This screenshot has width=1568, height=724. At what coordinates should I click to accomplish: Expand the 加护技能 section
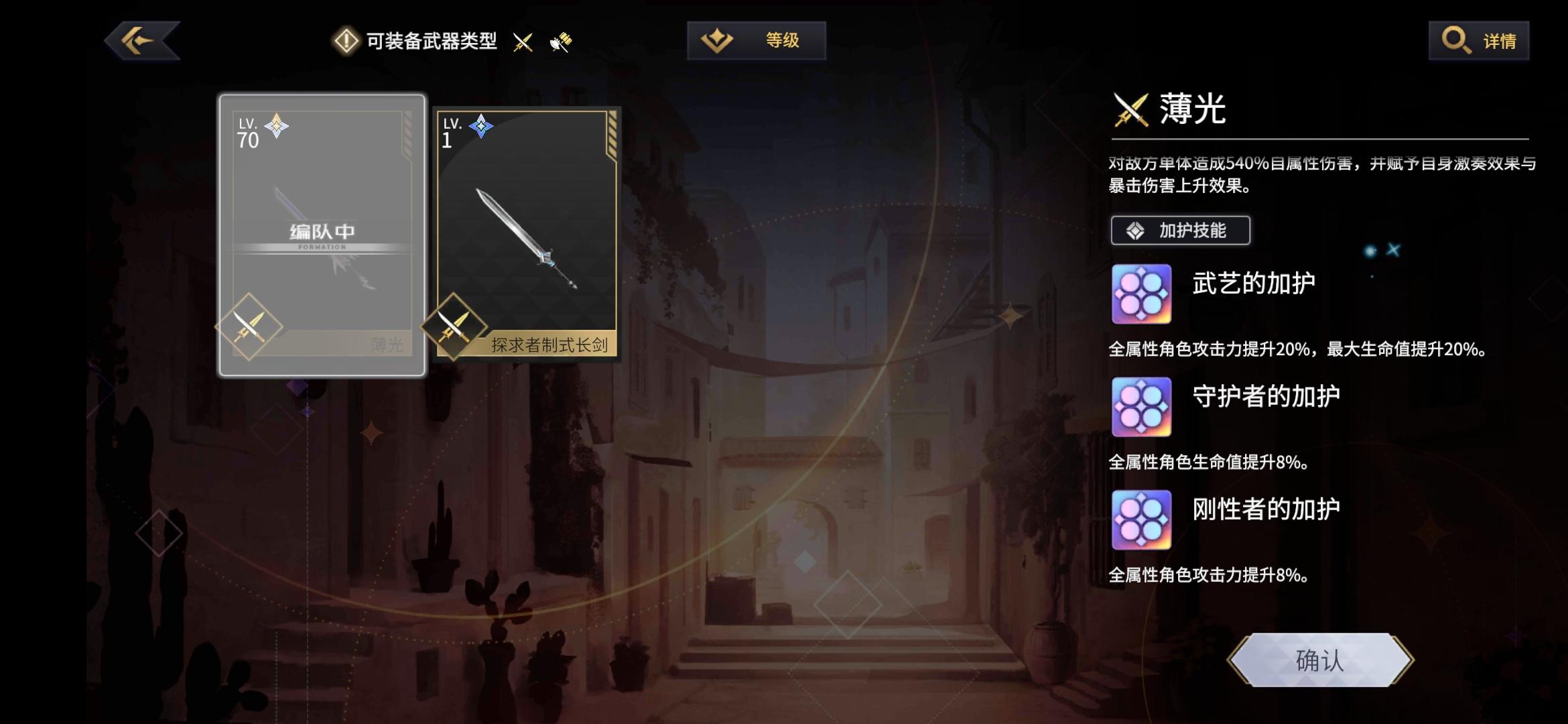click(x=1180, y=230)
